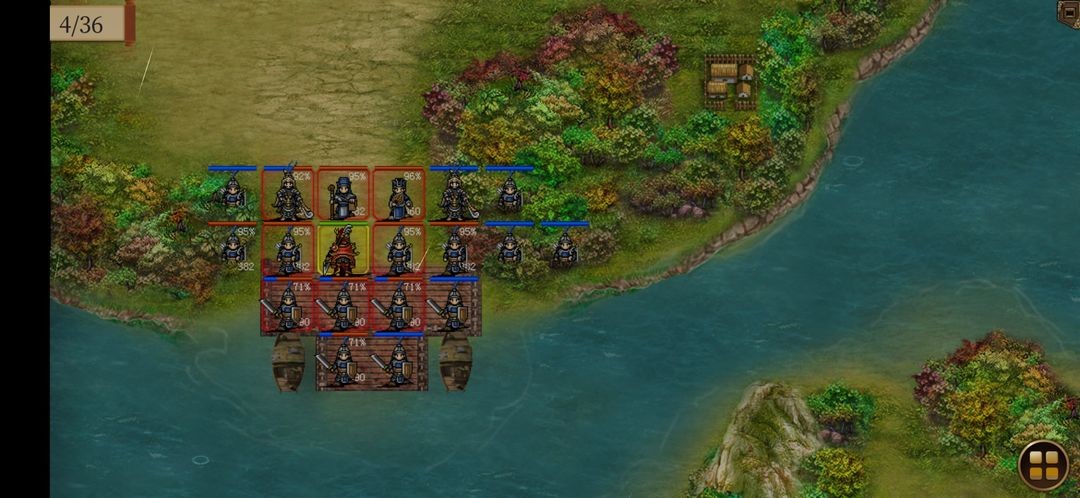Image resolution: width=1080 pixels, height=498 pixels.
Task: Select the red-armored general on yellow tile
Action: click(343, 251)
